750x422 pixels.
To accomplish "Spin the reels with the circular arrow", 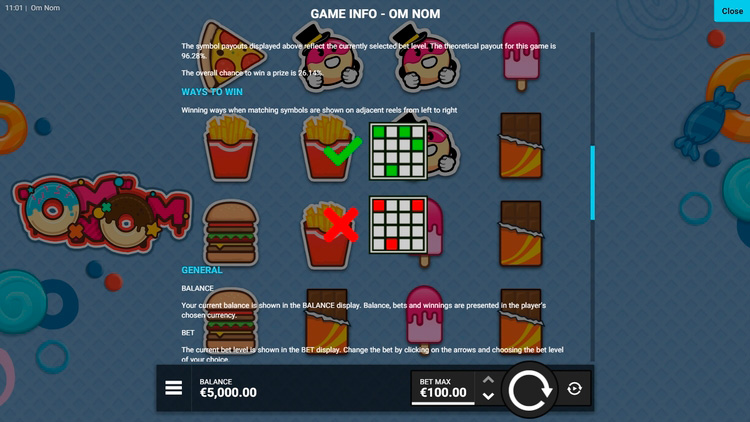I will pyautogui.click(x=529, y=389).
